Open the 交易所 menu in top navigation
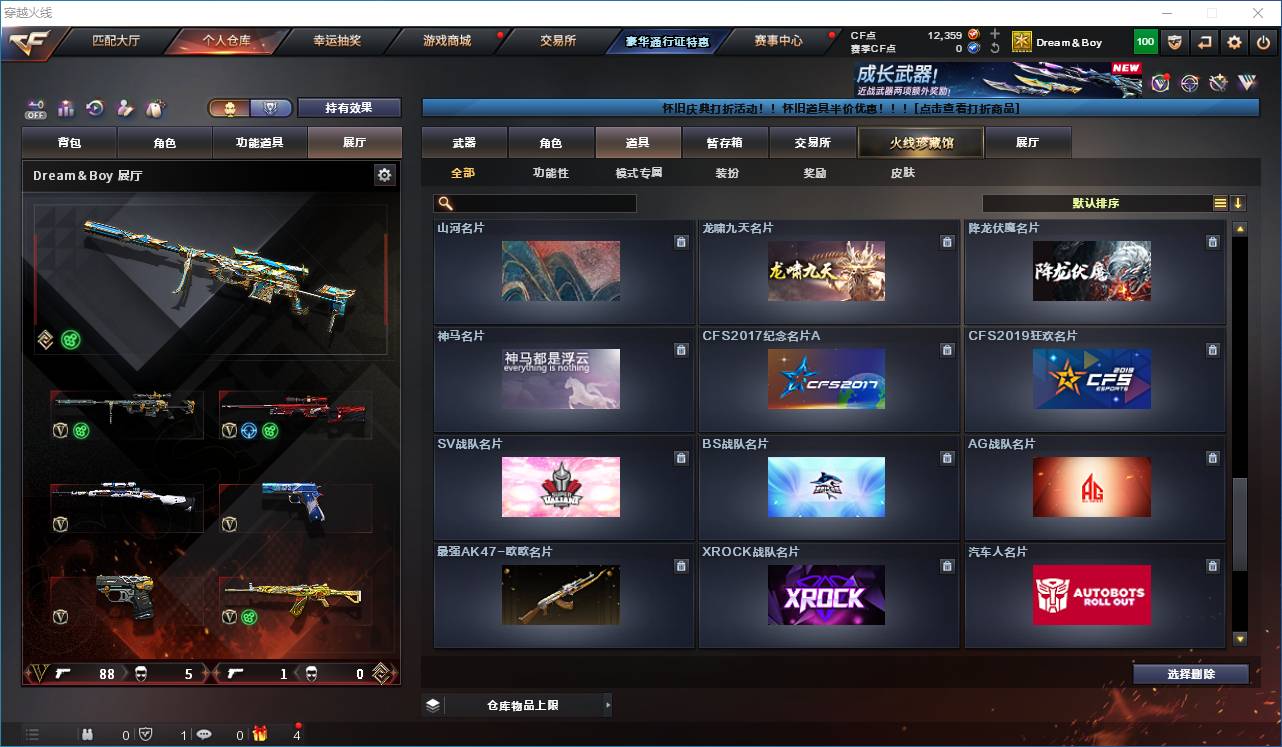This screenshot has width=1282, height=747. (x=557, y=40)
